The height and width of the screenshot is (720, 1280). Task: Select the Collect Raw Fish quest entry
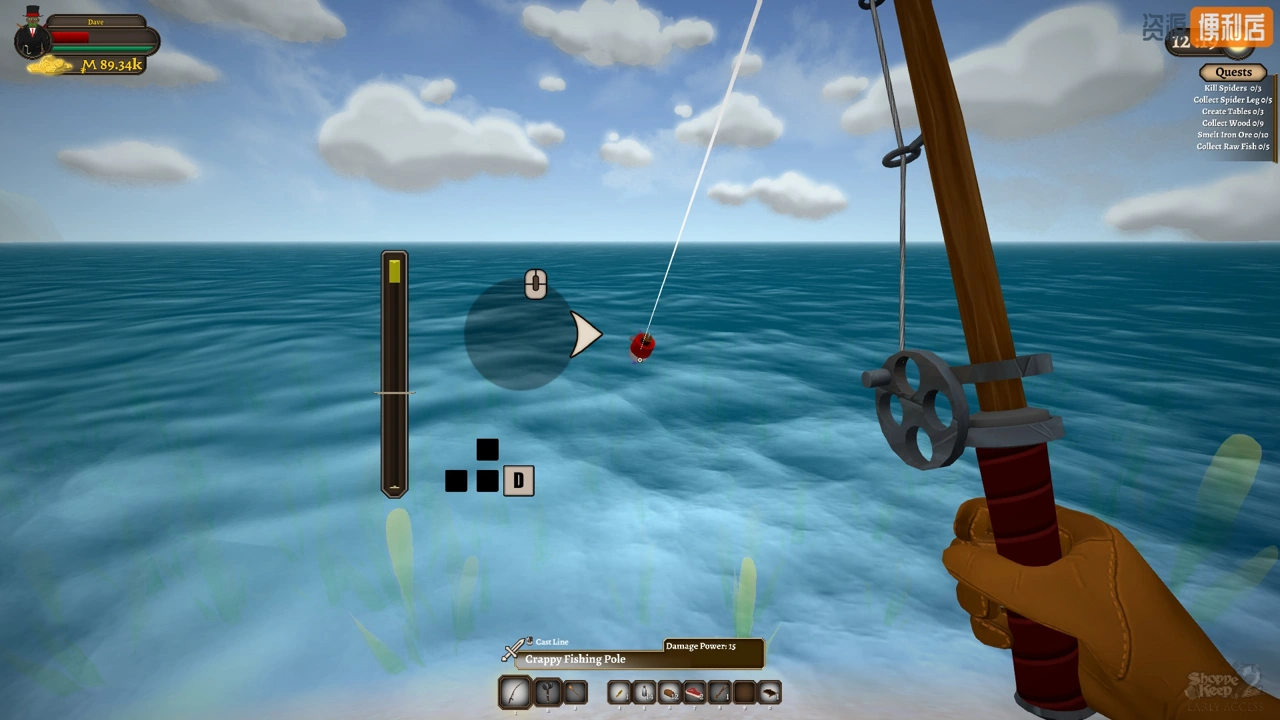coord(1232,146)
